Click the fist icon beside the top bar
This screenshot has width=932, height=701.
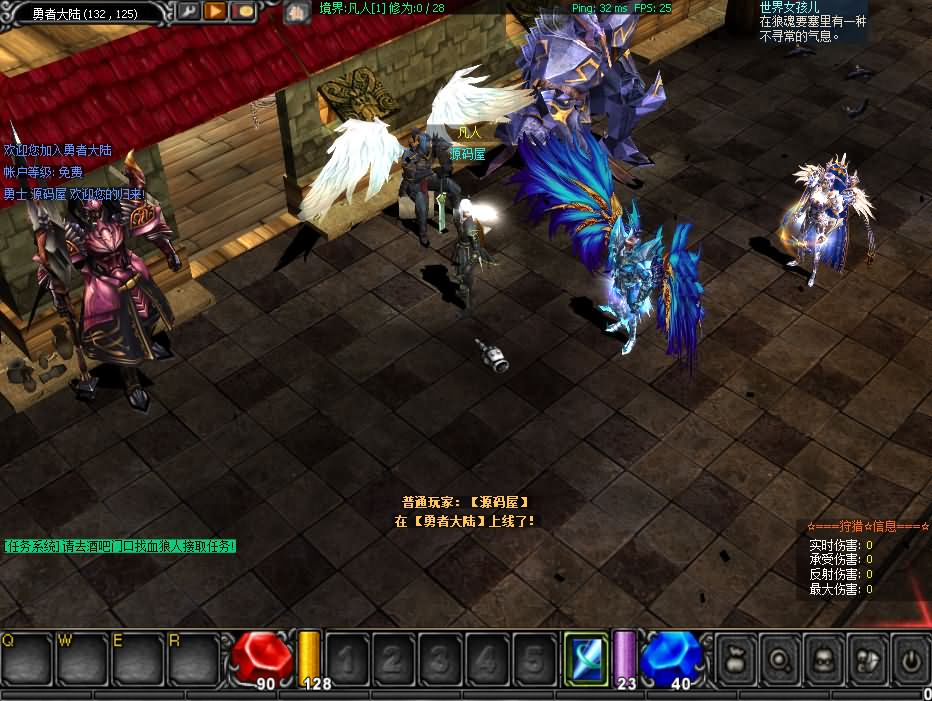coord(297,13)
